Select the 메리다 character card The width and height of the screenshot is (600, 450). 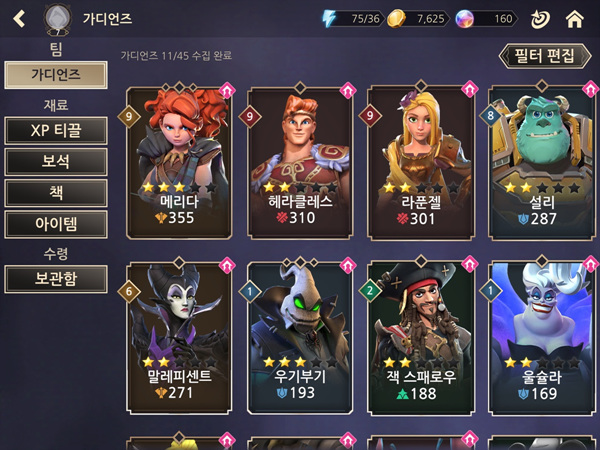(180, 160)
